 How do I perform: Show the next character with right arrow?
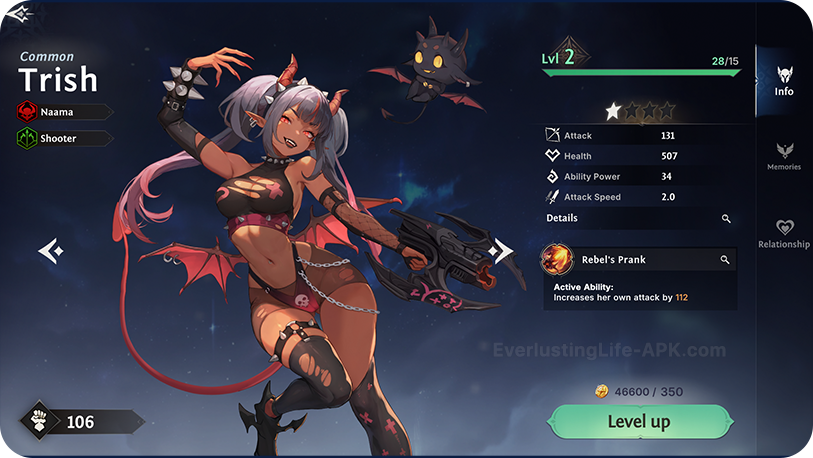[x=500, y=251]
